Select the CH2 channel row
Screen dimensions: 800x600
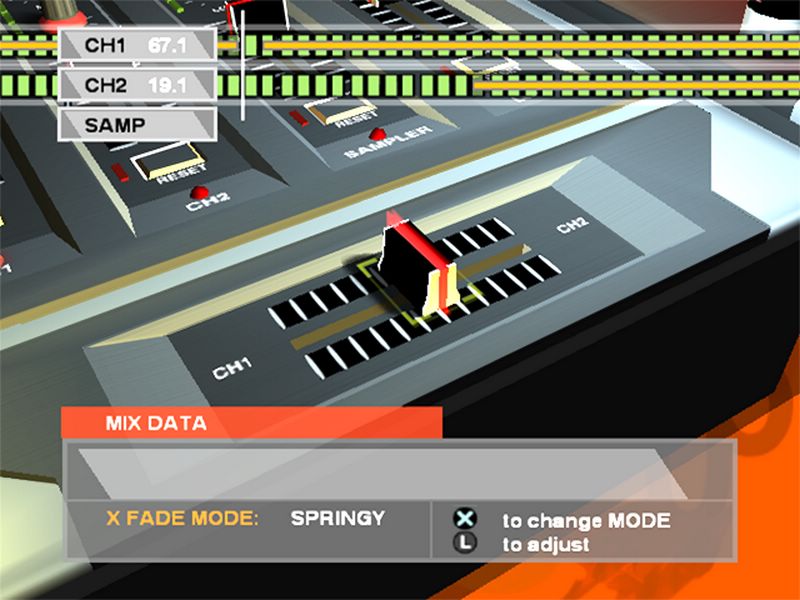[137, 85]
